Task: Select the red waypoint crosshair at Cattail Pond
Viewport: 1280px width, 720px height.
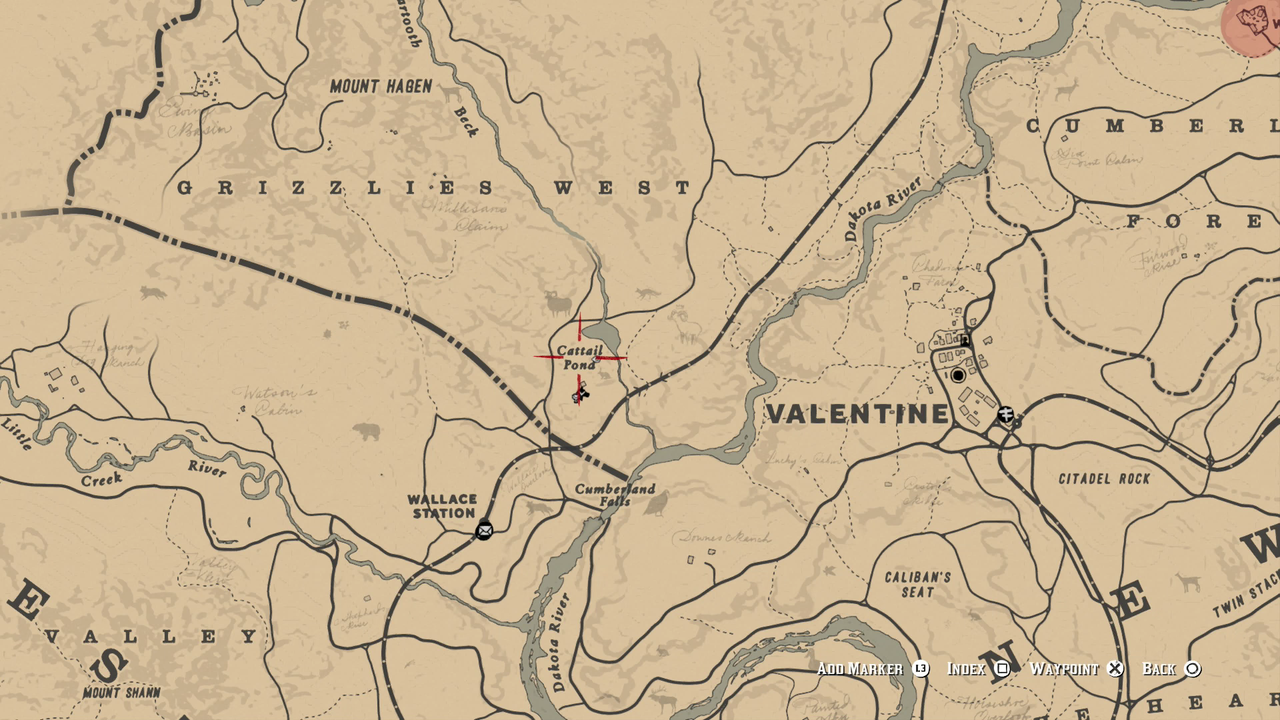Action: click(578, 355)
